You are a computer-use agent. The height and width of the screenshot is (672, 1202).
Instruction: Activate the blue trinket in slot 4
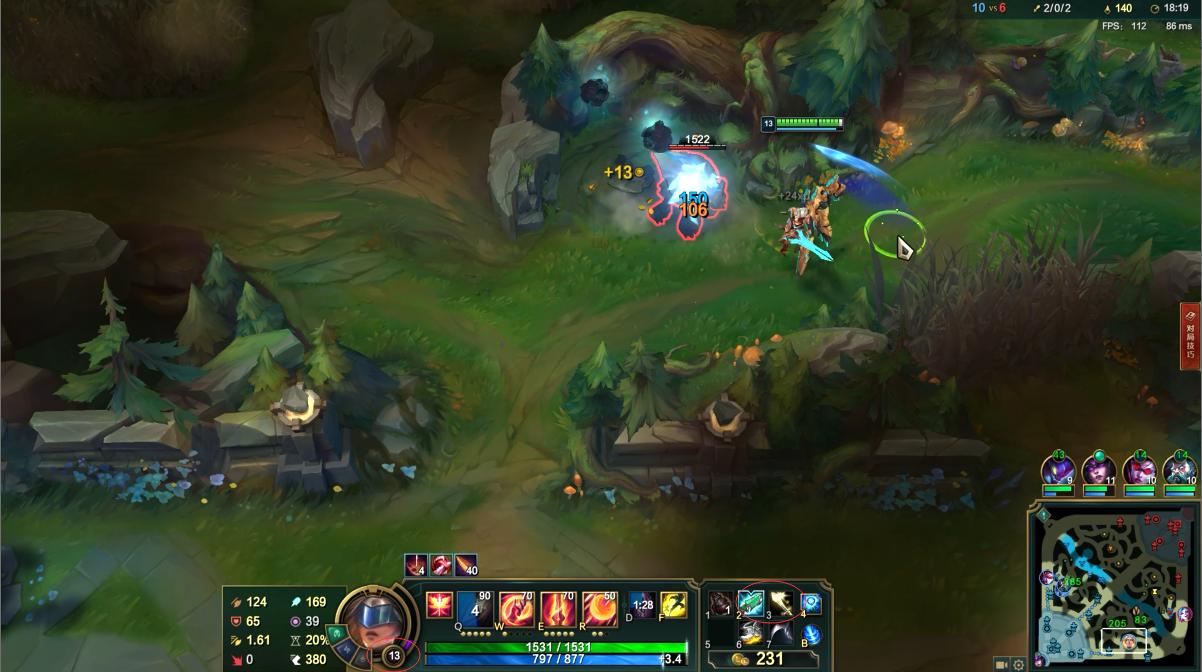(811, 604)
